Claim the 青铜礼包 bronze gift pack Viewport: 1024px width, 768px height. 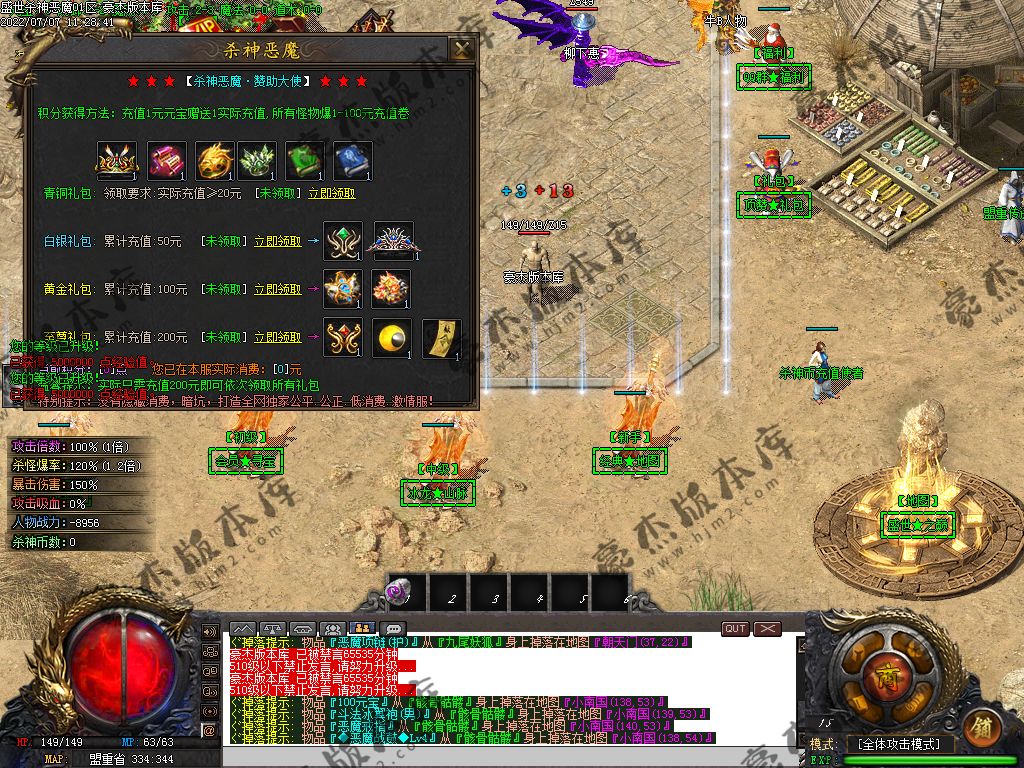pos(331,193)
